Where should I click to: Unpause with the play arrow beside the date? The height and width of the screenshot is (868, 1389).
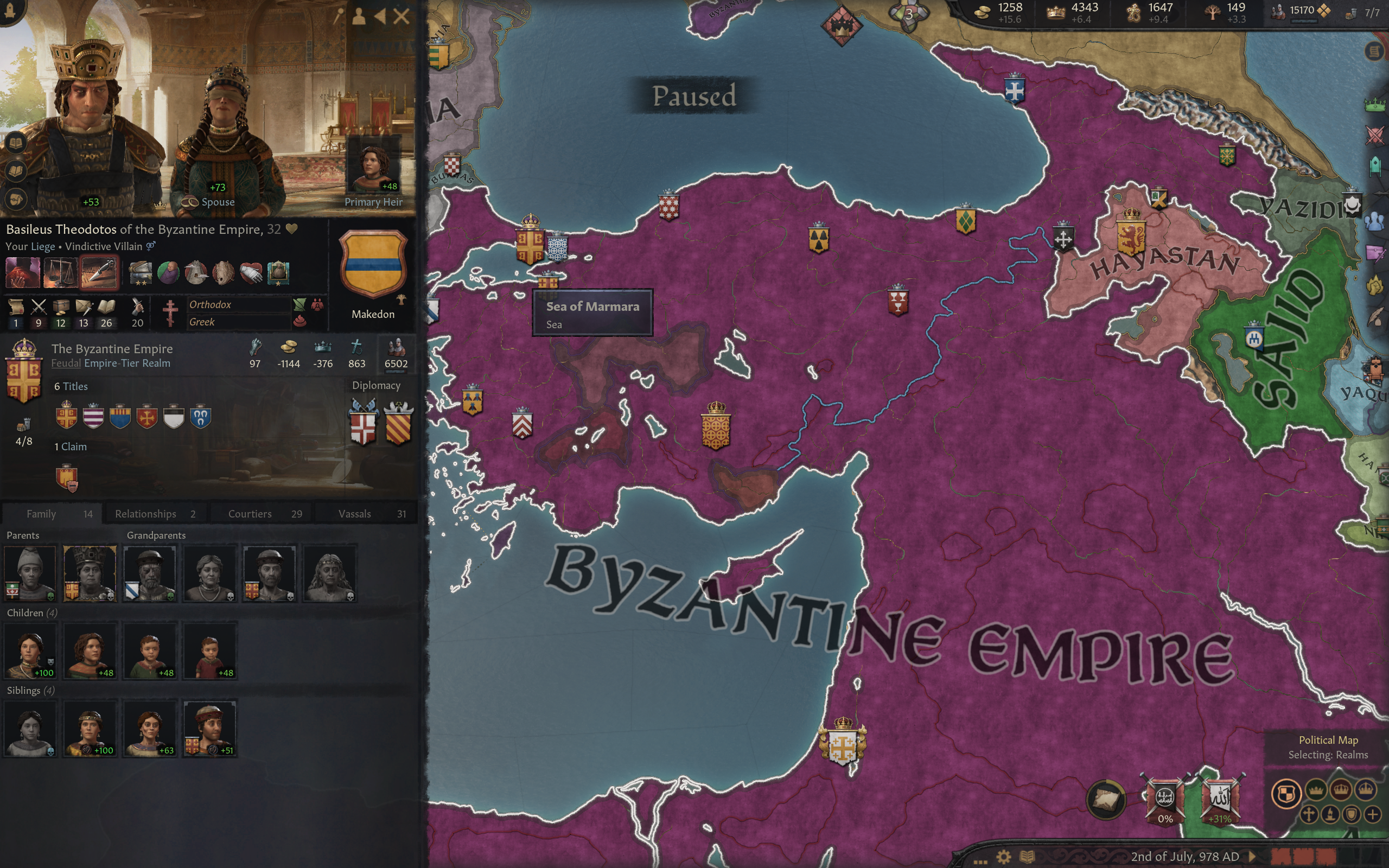coord(1252,857)
